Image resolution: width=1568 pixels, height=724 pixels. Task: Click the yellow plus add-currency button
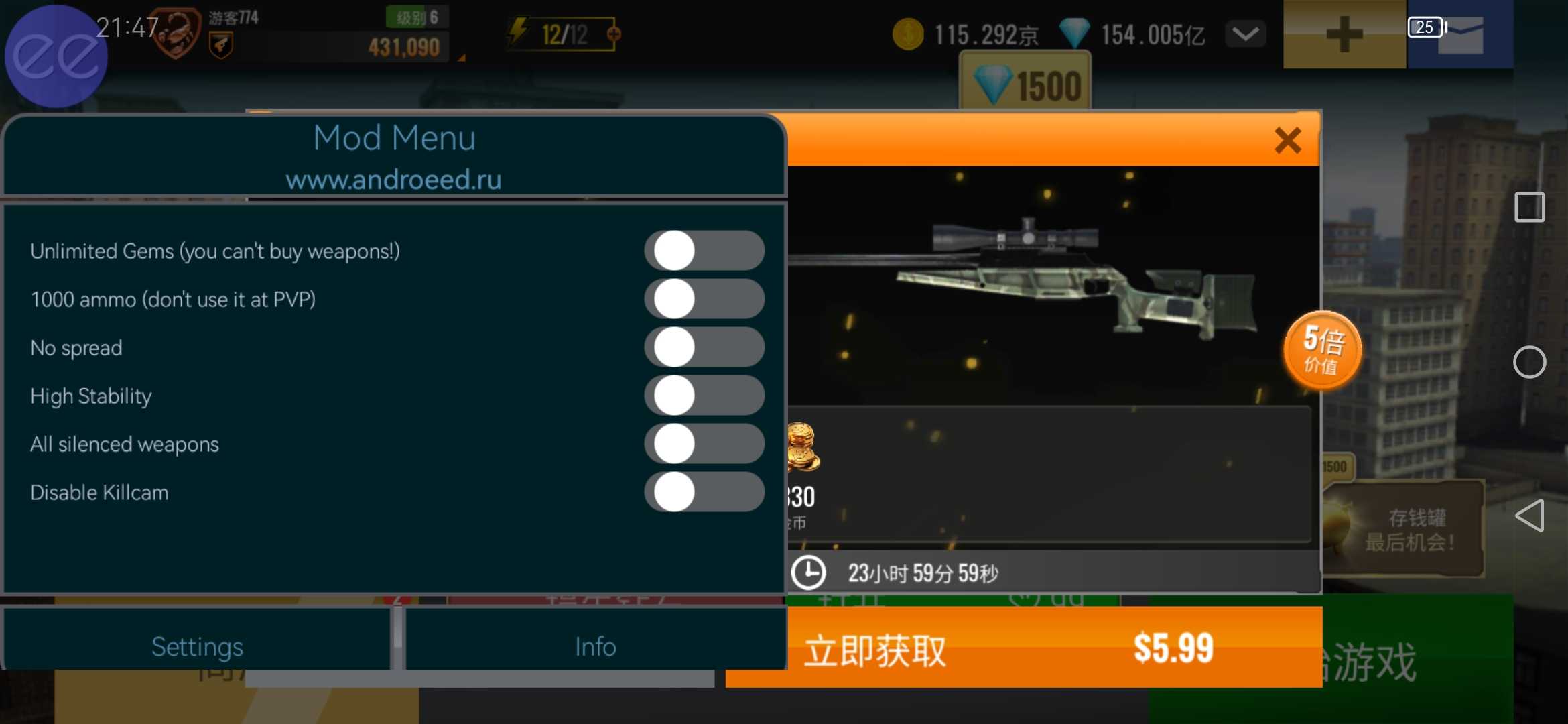[1344, 34]
